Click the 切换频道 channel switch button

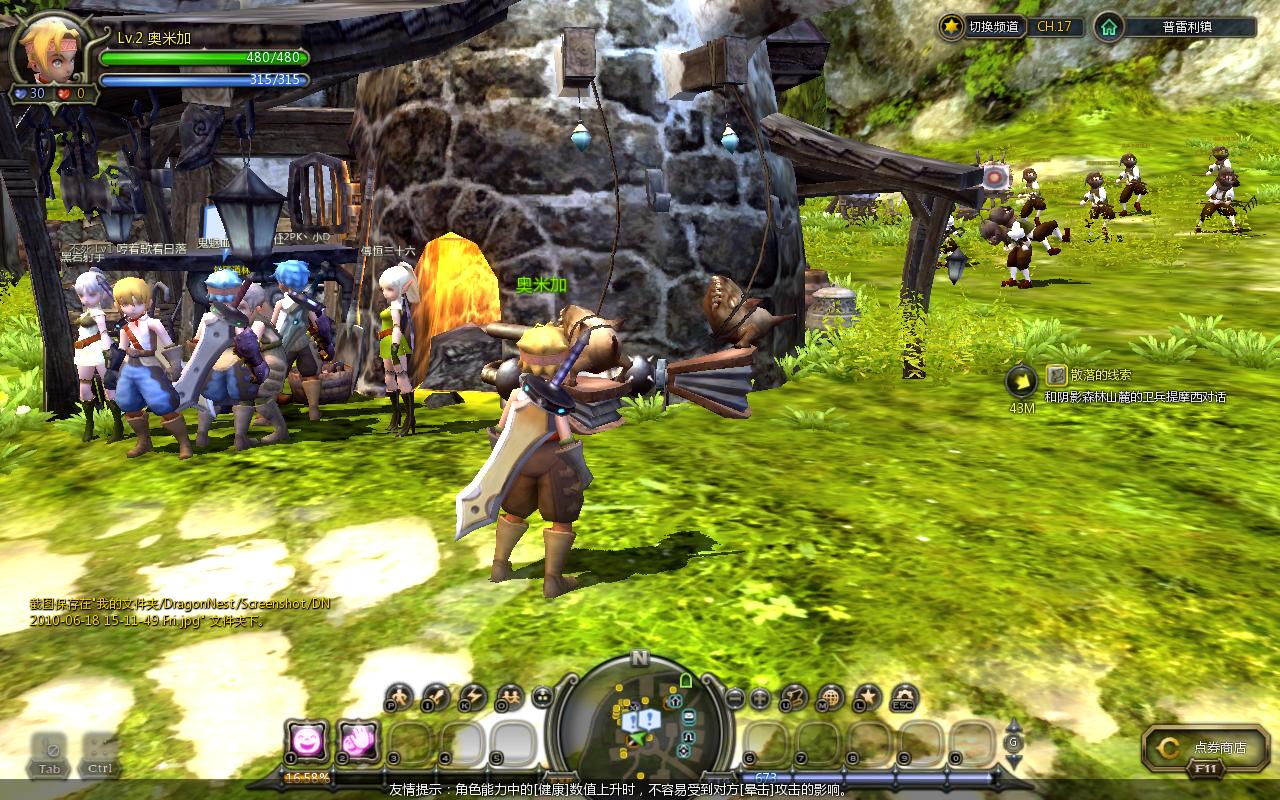coord(983,27)
